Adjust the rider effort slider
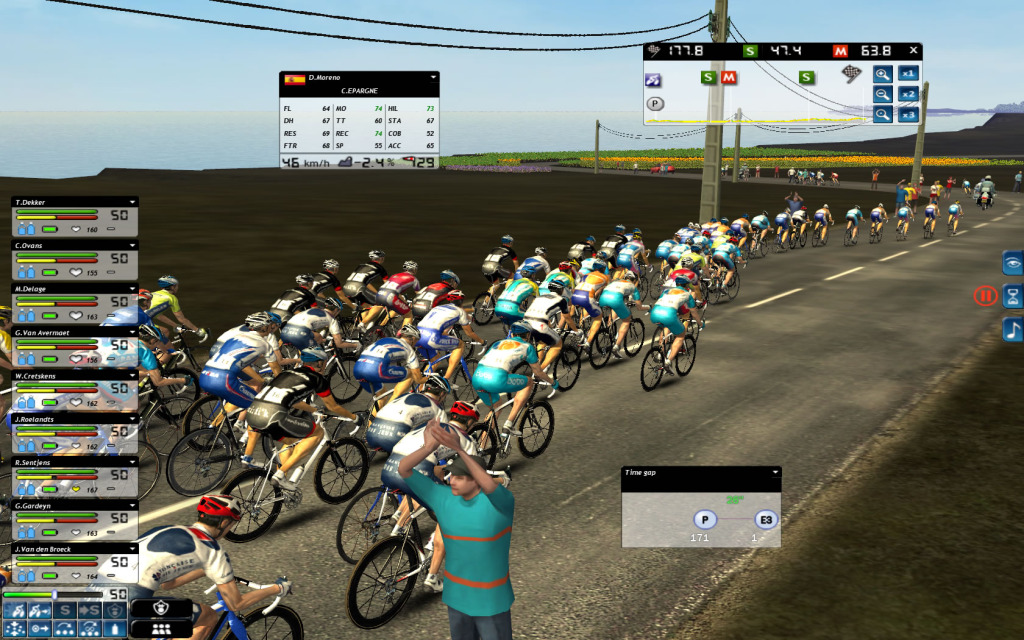 (55, 594)
